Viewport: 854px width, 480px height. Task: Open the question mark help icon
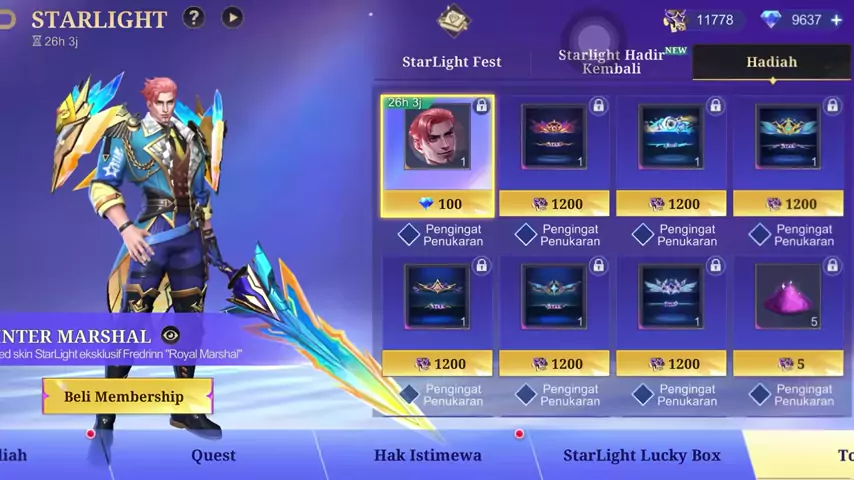(193, 17)
